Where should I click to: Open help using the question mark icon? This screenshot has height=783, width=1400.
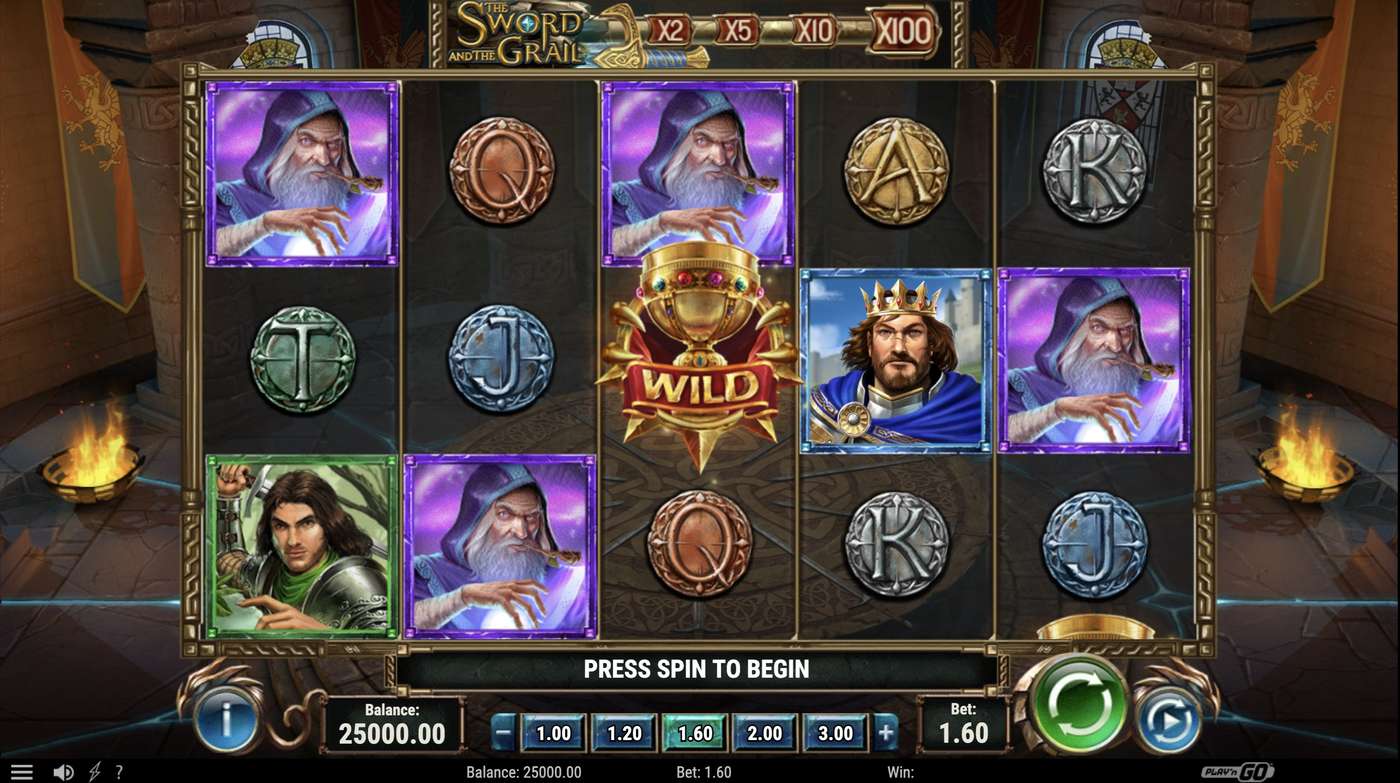pyautogui.click(x=119, y=770)
